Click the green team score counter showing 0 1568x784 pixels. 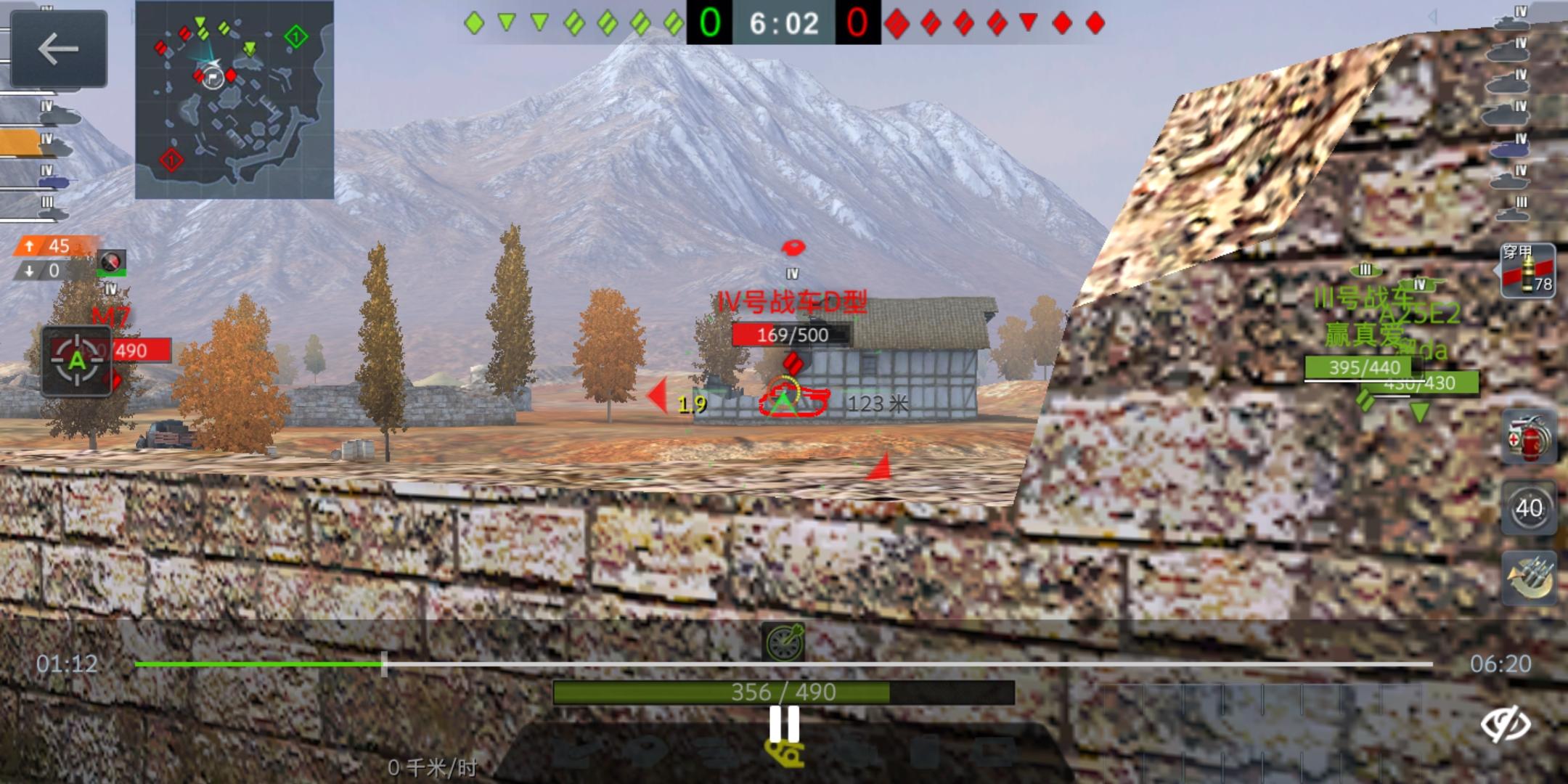click(x=711, y=20)
